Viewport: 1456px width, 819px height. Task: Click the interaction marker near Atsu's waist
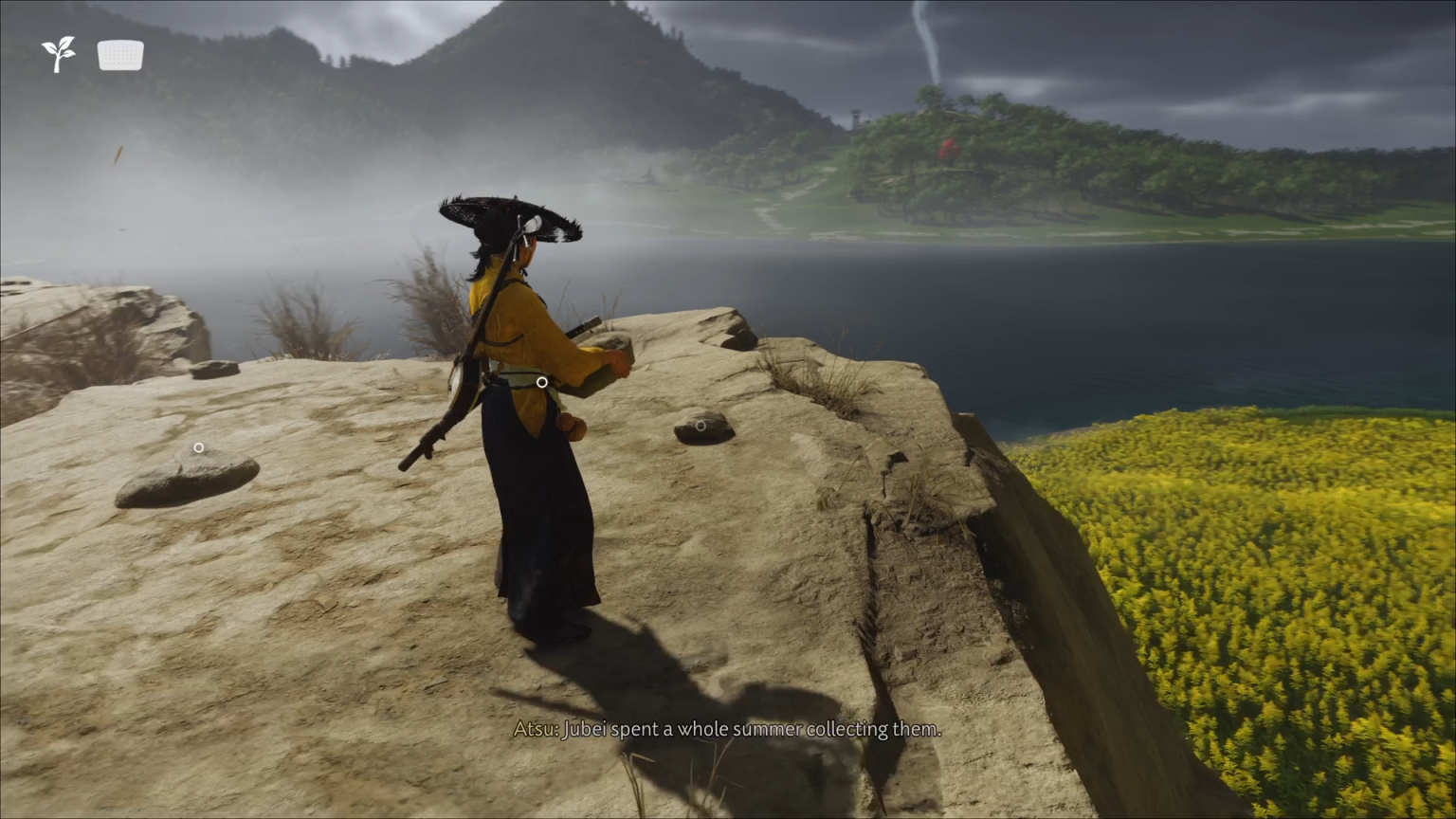(x=540, y=382)
